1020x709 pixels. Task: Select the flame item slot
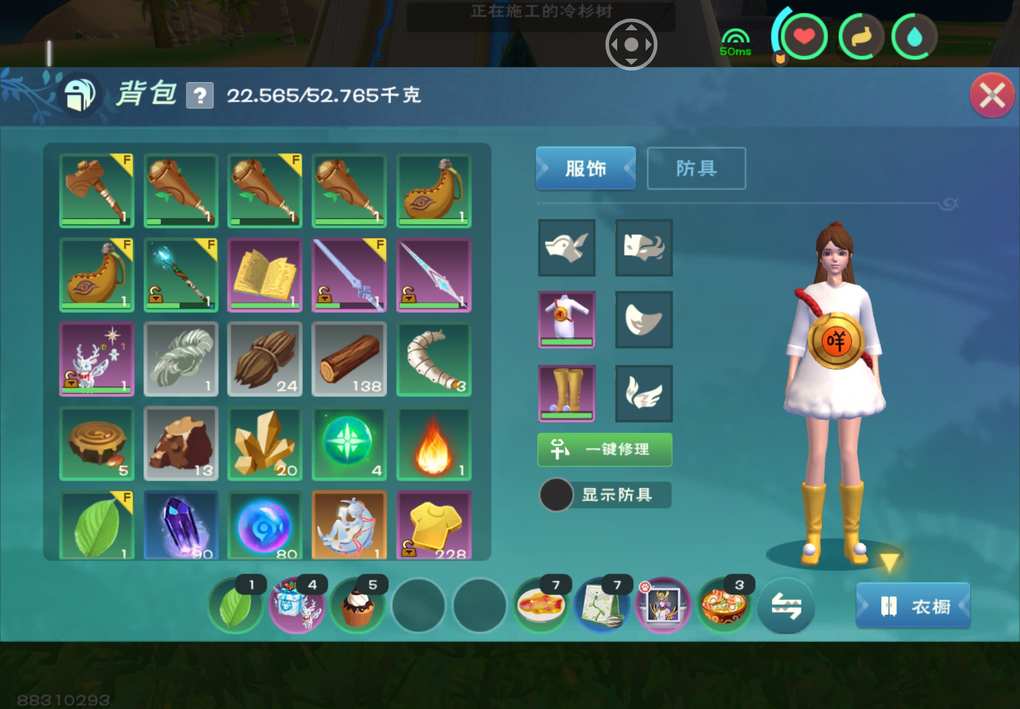tap(434, 443)
